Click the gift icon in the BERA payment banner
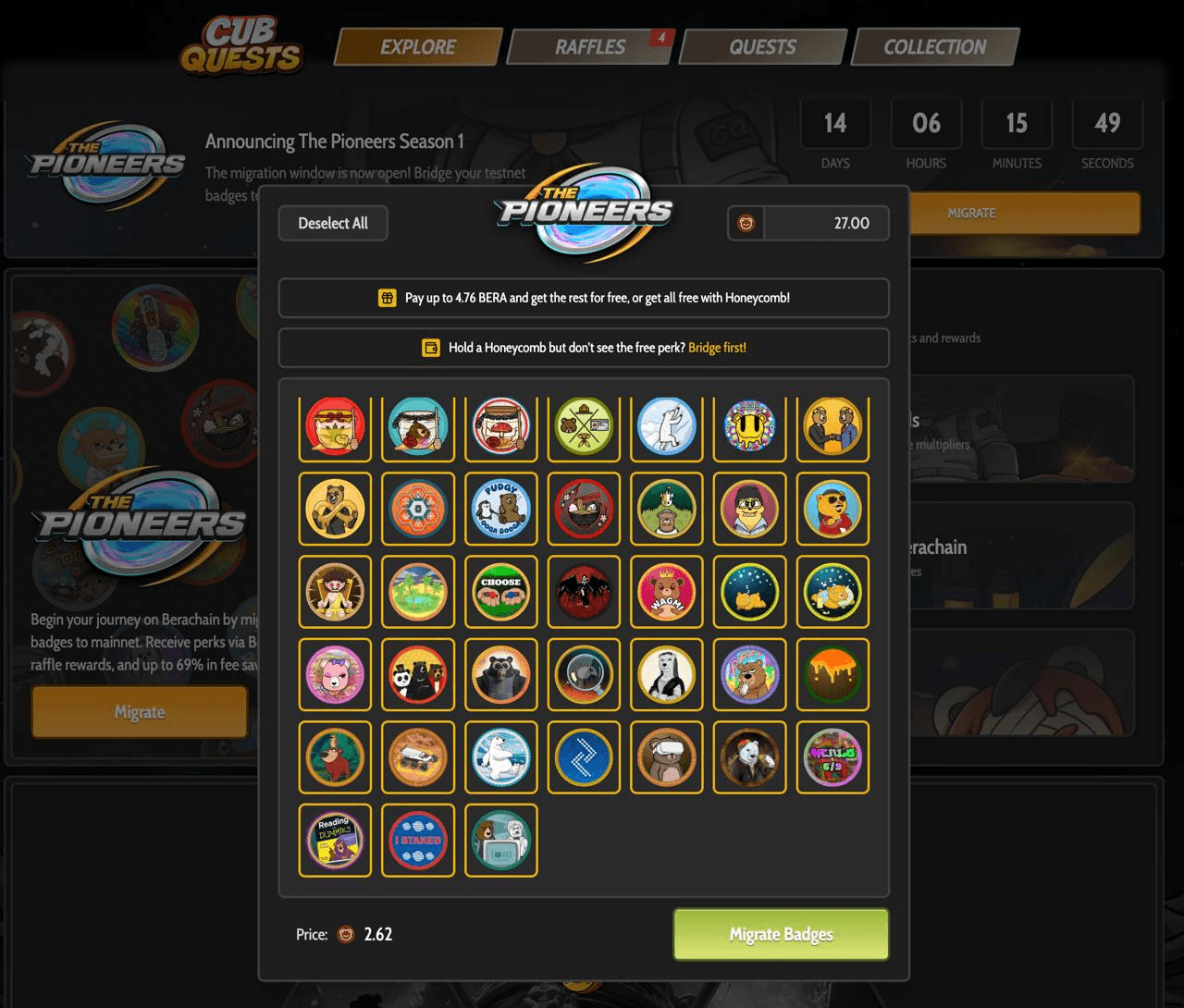 [x=386, y=298]
